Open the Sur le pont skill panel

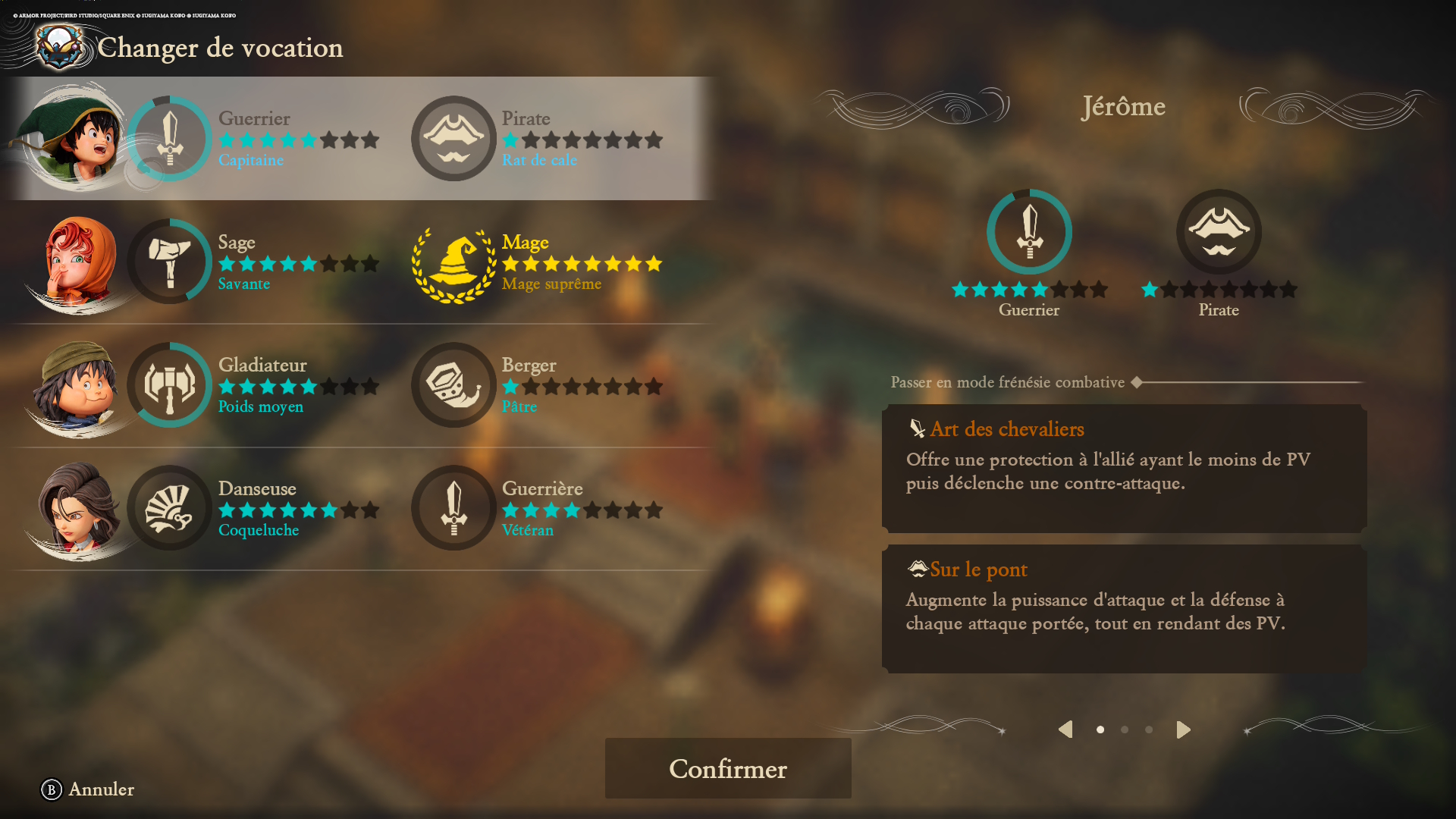pos(1124,608)
